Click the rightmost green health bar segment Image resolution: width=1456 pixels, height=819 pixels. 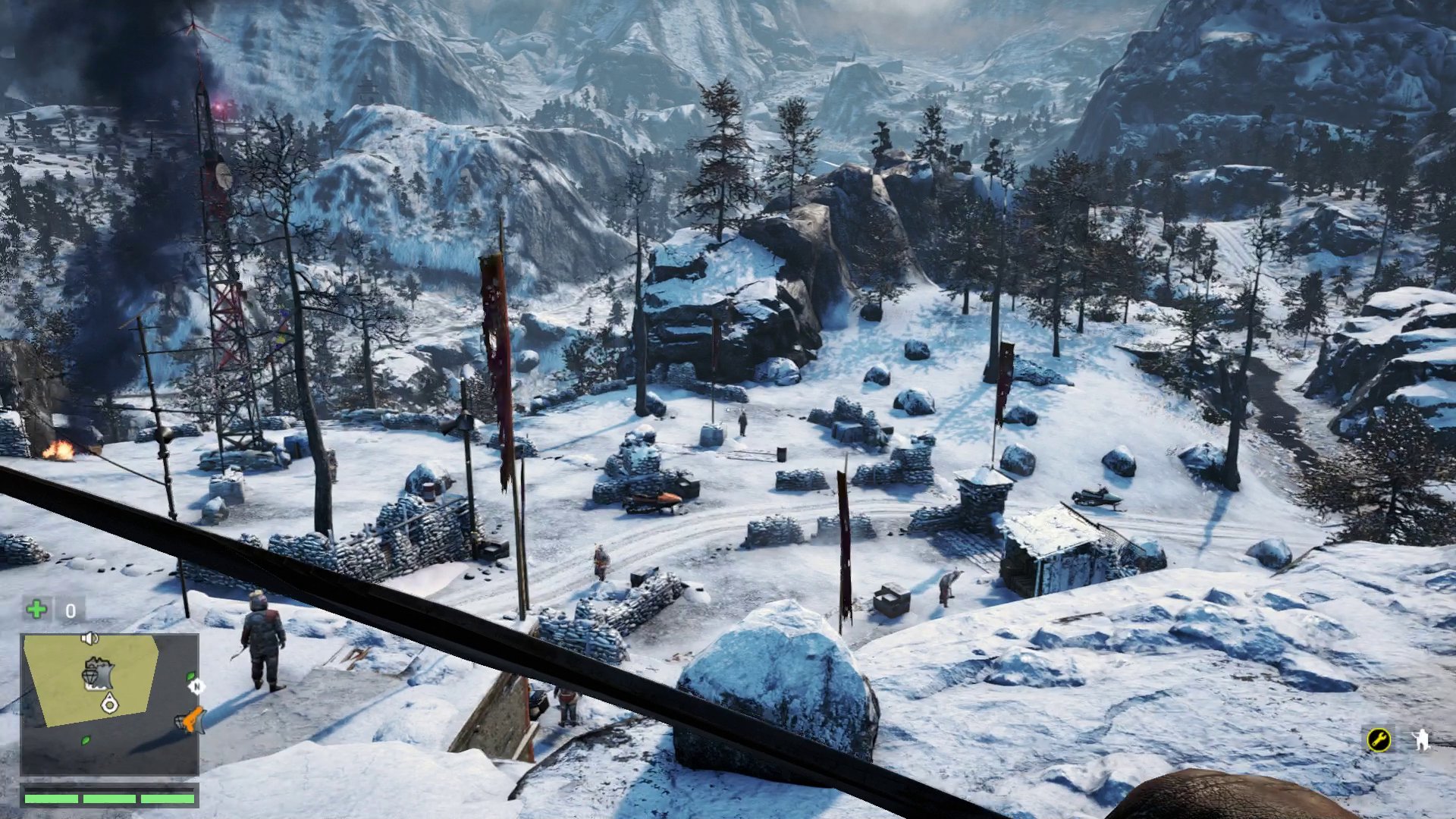tap(167, 799)
